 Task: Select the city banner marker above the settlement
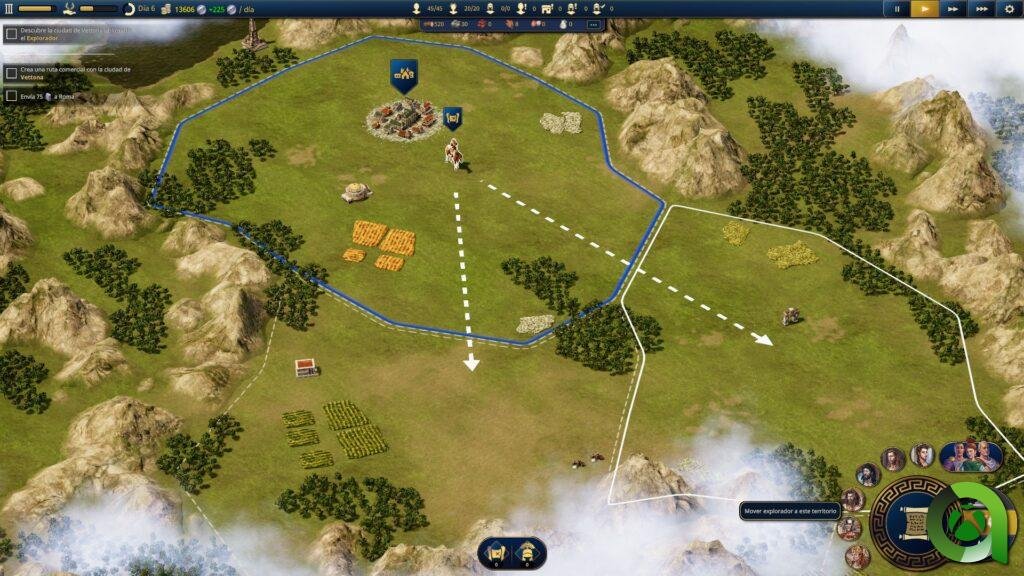[x=404, y=75]
